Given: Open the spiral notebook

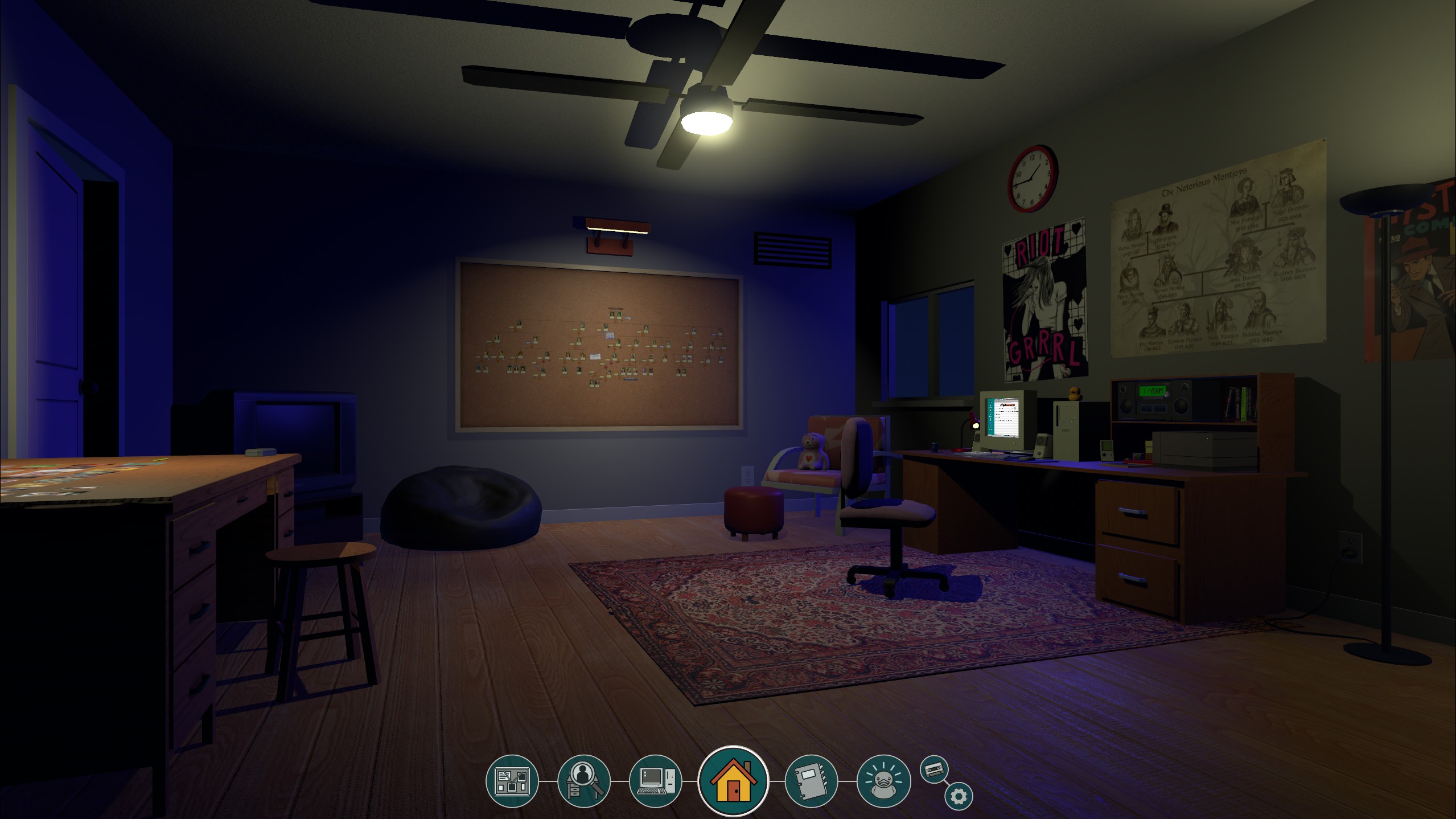Looking at the screenshot, I should coord(811,781).
